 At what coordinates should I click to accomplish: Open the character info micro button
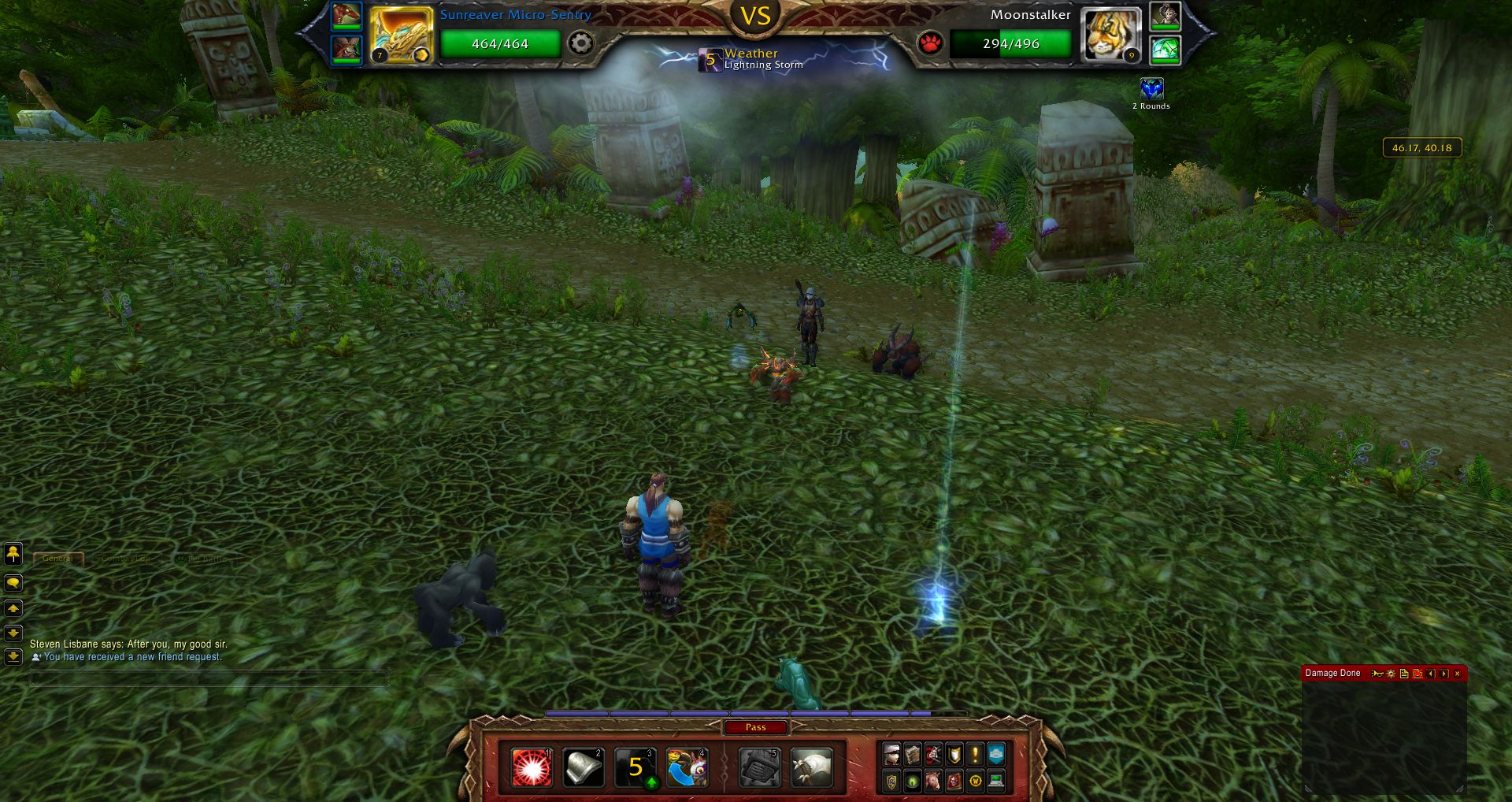(891, 755)
